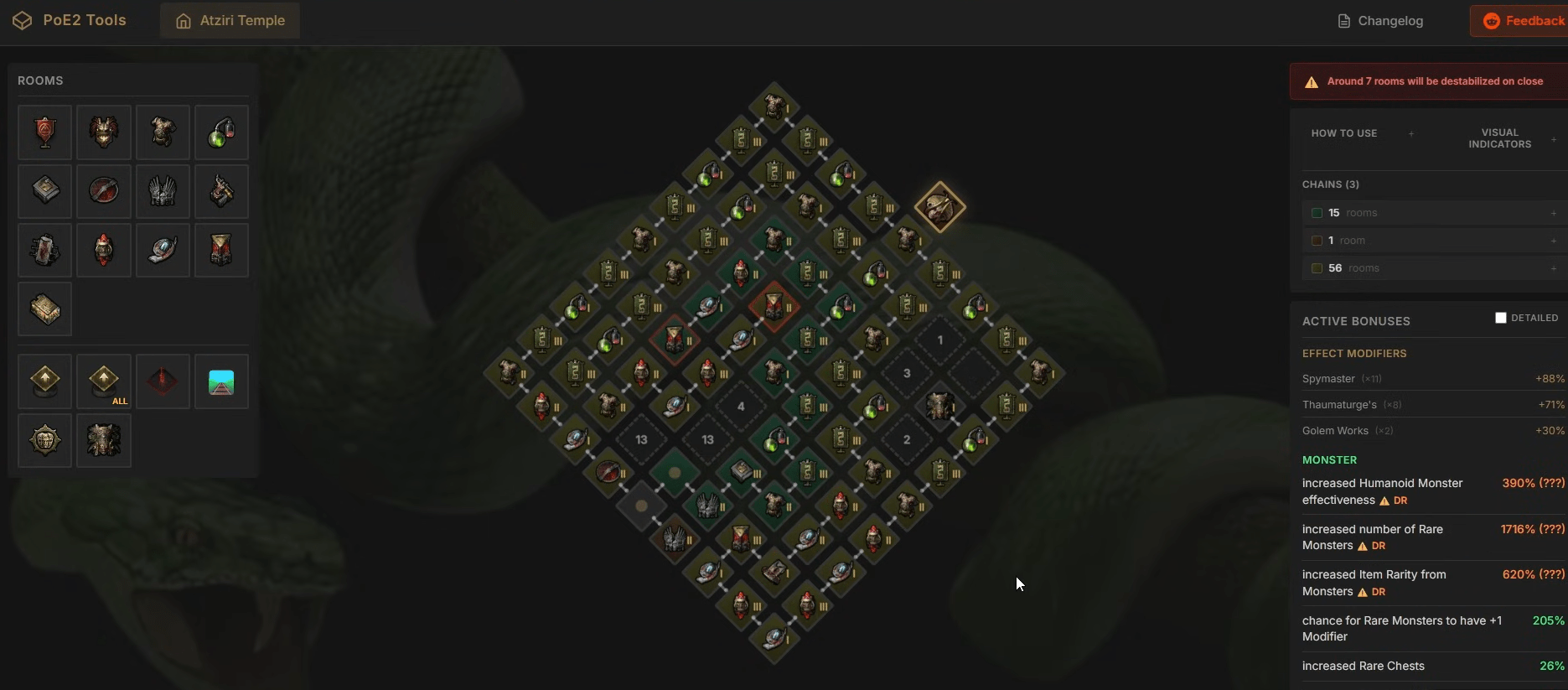Select the red diamond sword tool
This screenshot has height=690, width=1568.
click(163, 382)
